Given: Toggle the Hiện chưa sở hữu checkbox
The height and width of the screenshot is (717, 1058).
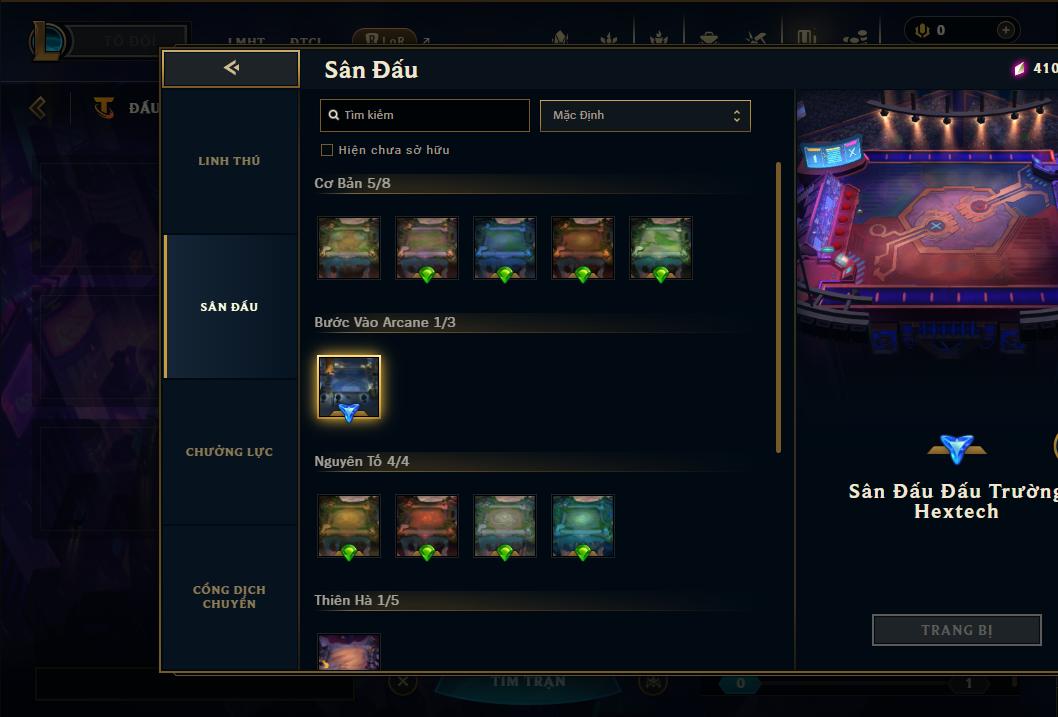Looking at the screenshot, I should click(326, 150).
